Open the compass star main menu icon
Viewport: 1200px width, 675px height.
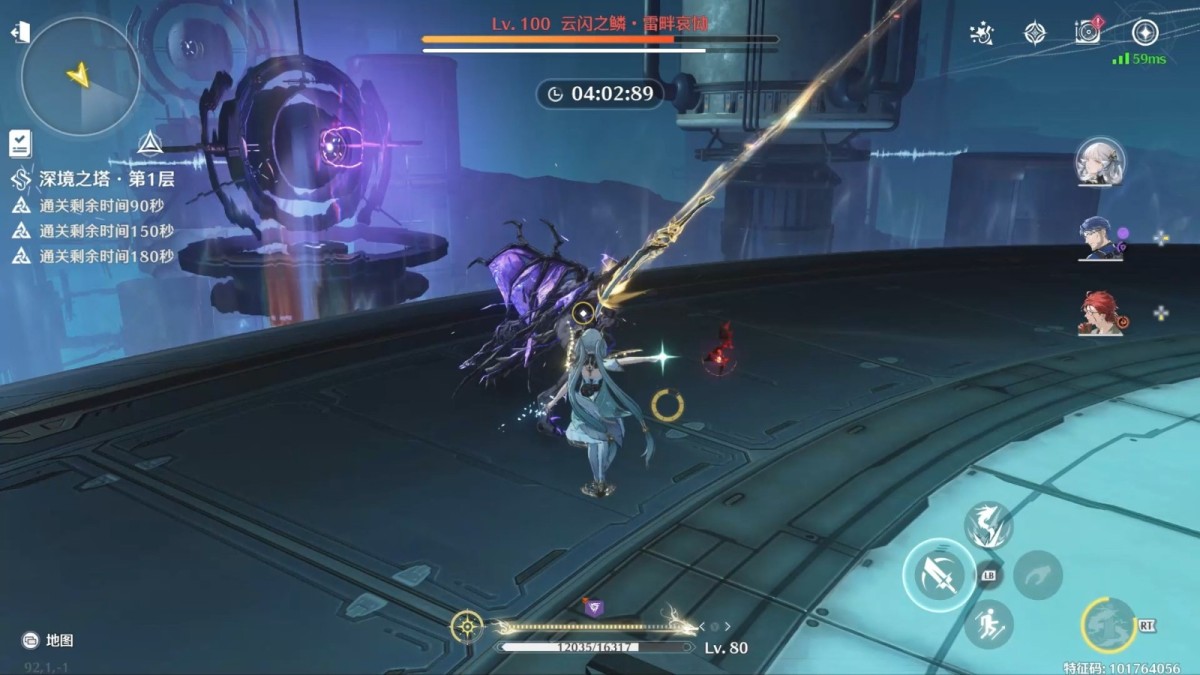(1144, 32)
